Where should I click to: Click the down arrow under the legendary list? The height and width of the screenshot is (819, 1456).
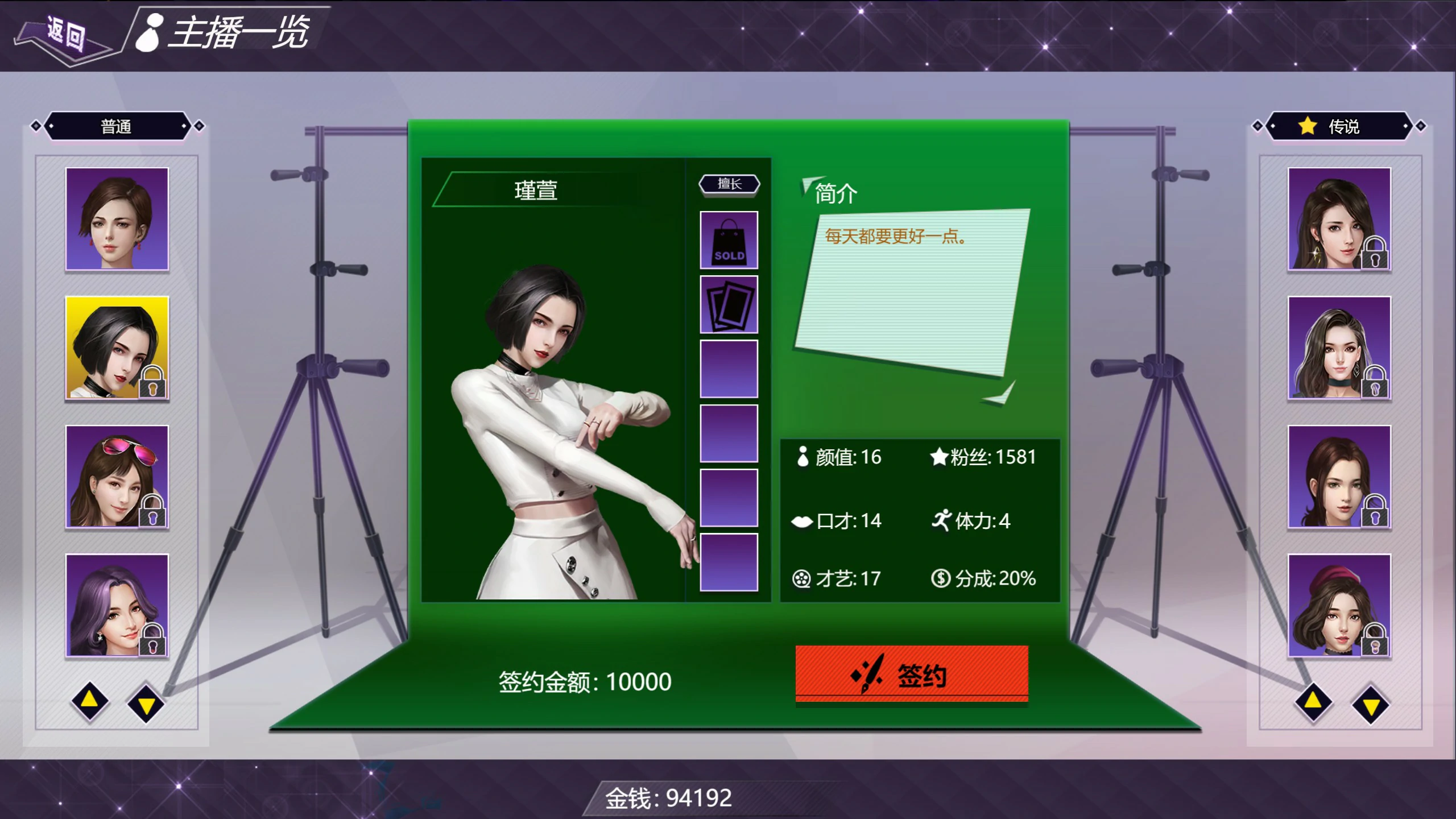point(1372,704)
